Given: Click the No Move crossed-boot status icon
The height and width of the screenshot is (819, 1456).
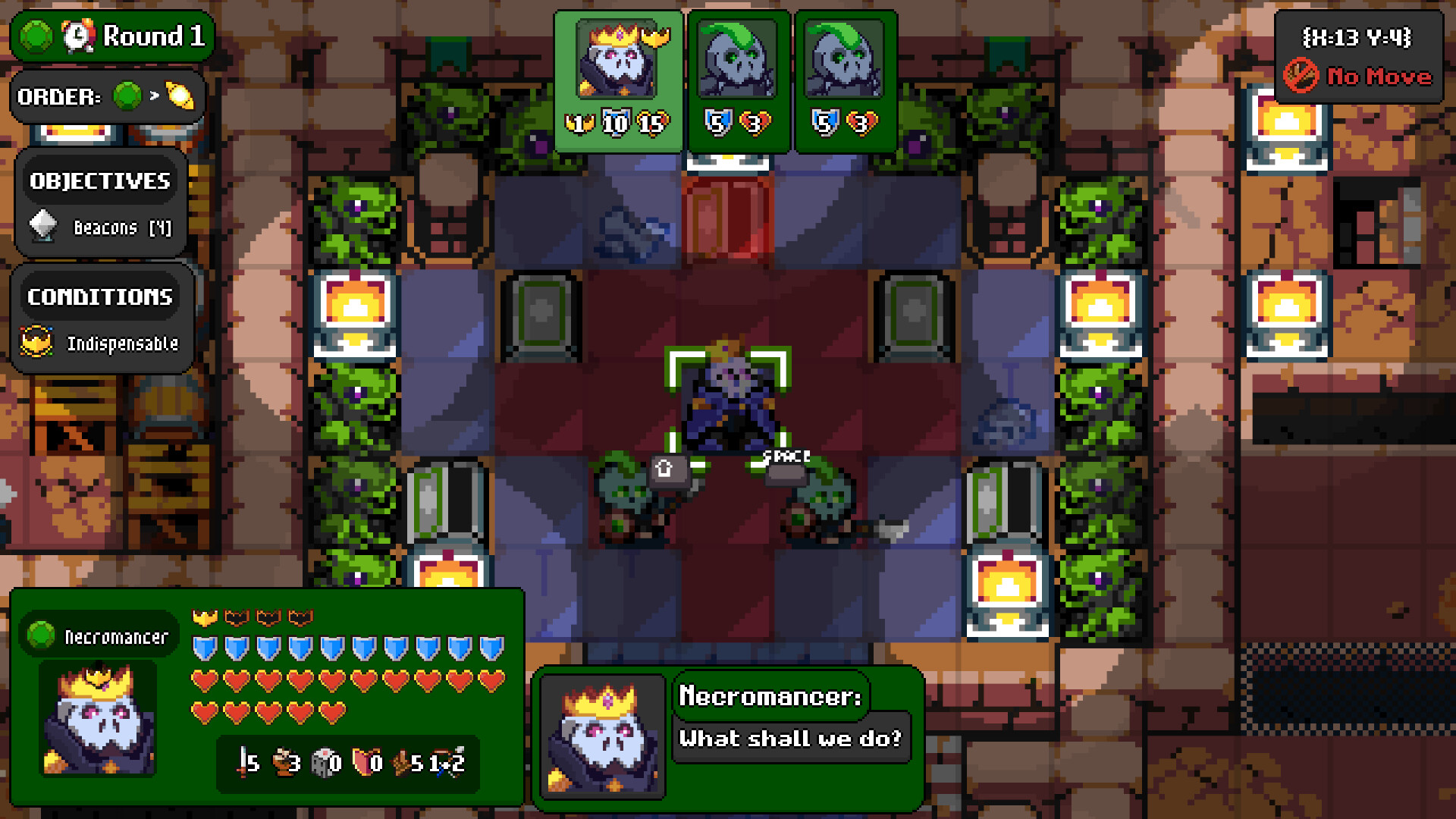Looking at the screenshot, I should pos(1301,77).
